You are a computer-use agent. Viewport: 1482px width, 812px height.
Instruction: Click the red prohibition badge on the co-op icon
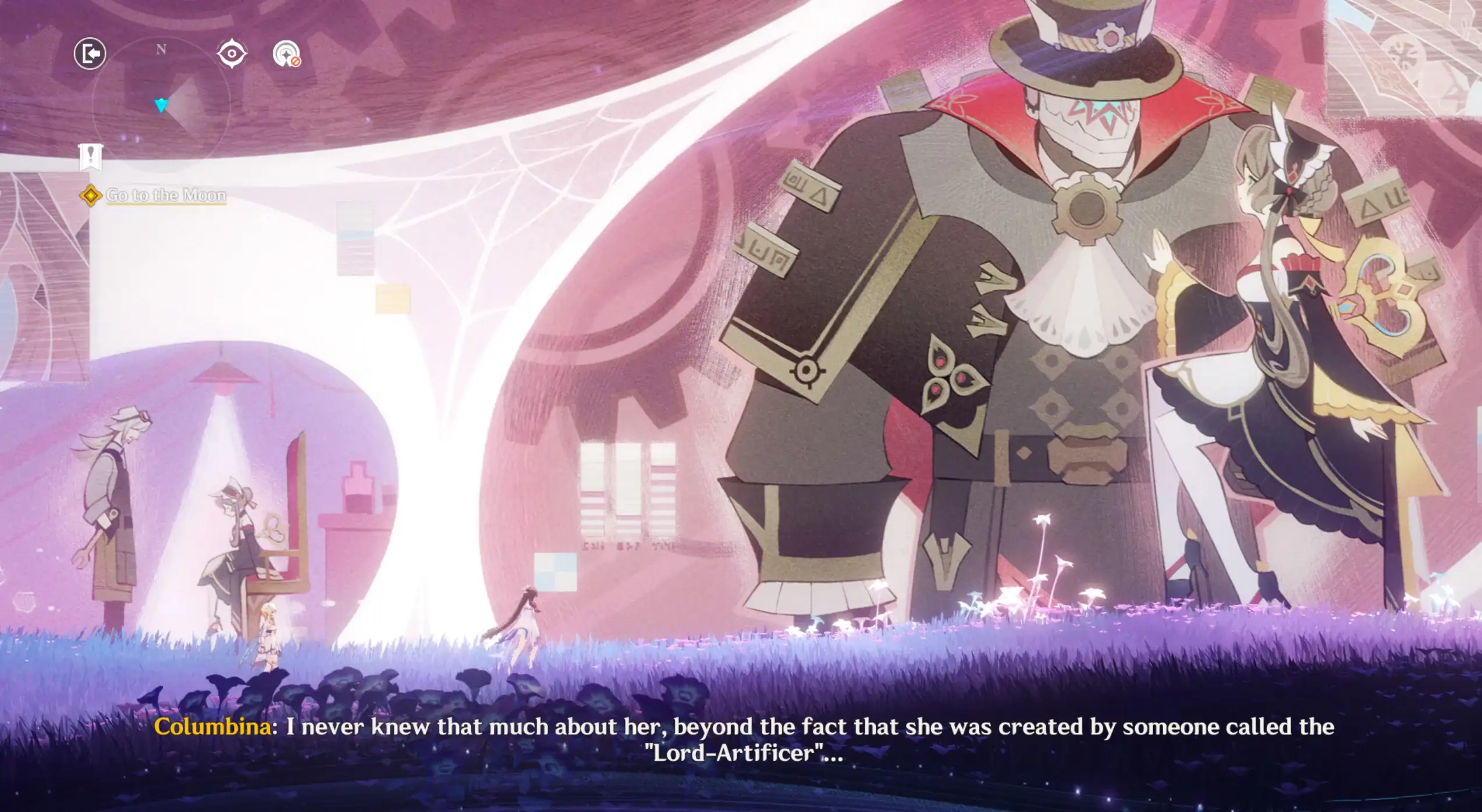point(296,61)
